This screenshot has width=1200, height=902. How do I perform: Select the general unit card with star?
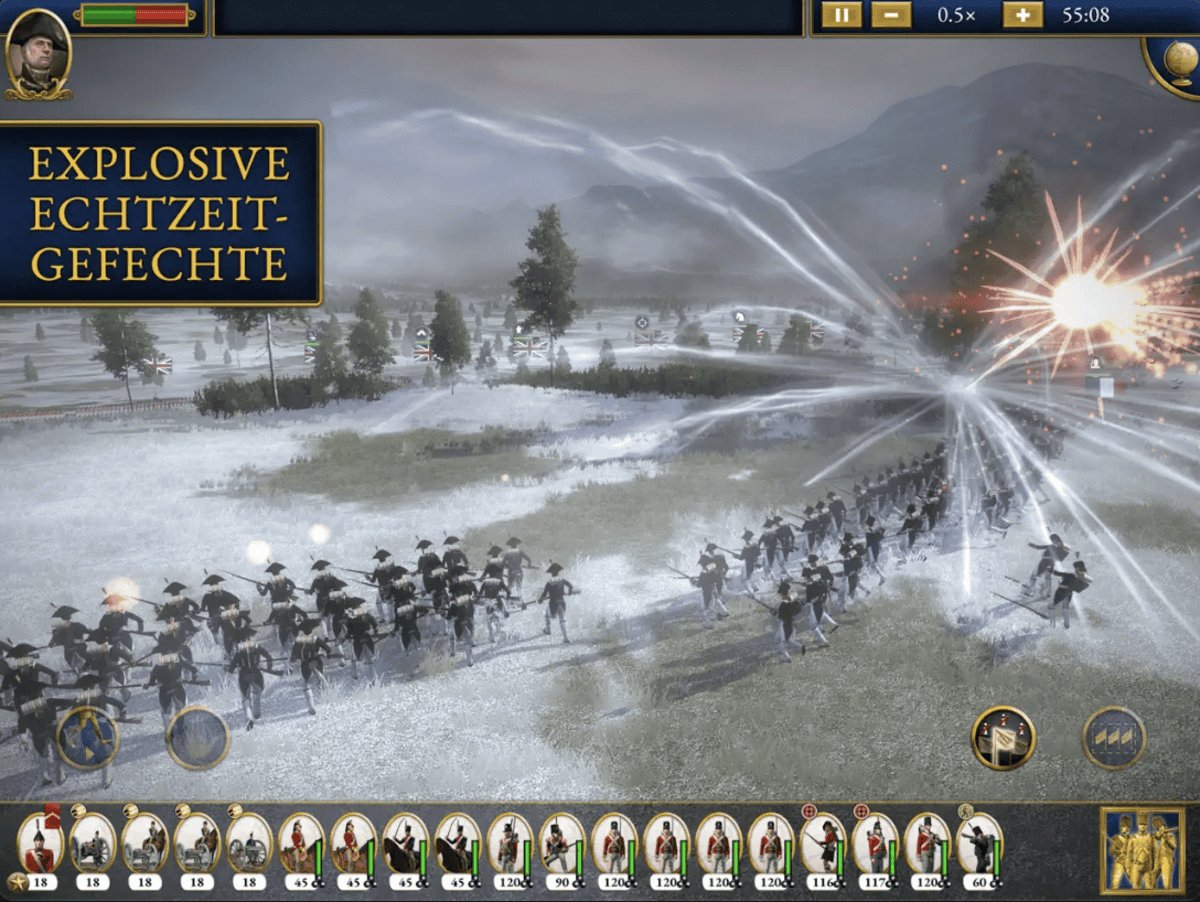click(x=40, y=846)
